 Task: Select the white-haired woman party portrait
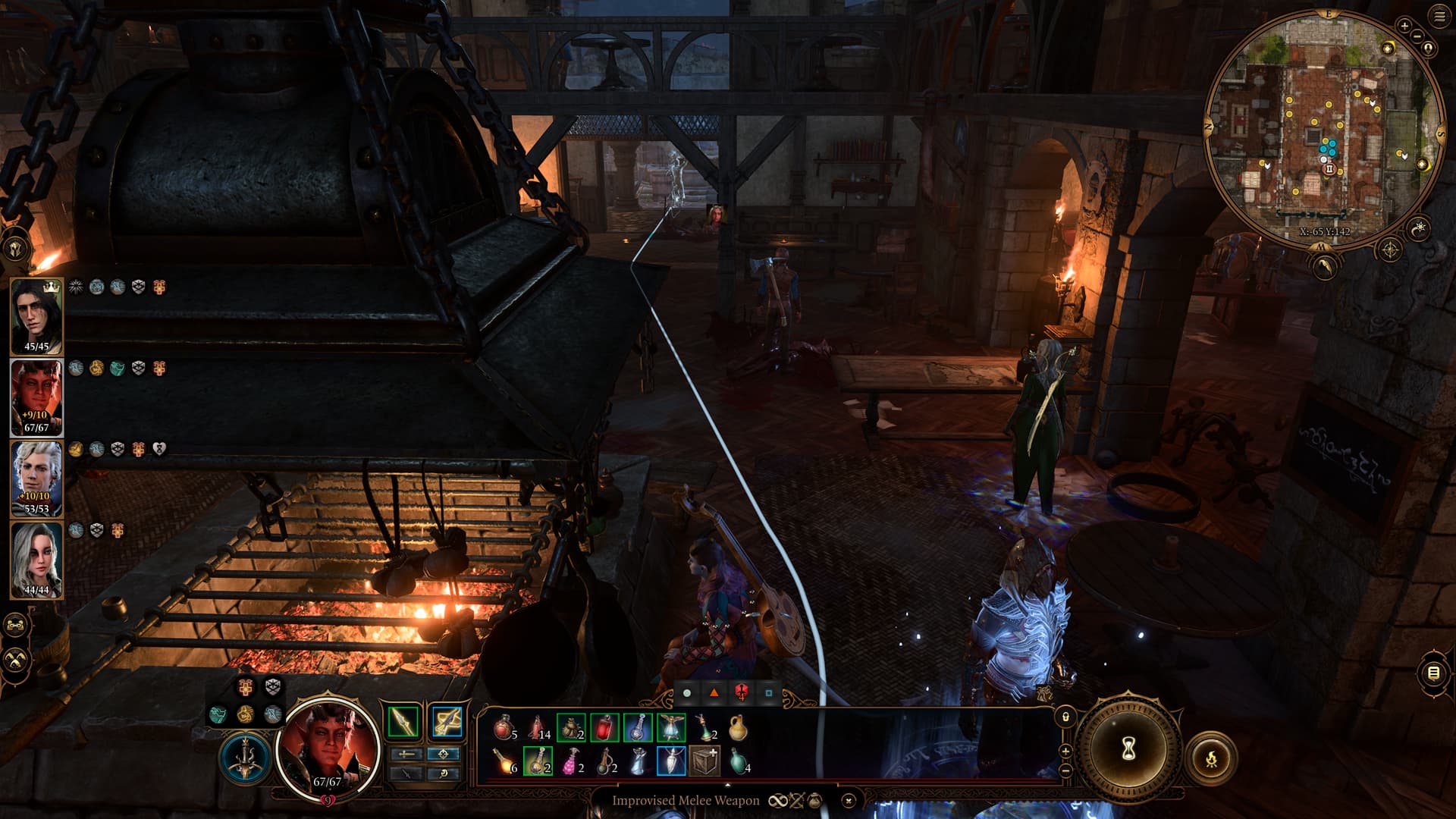coord(36,560)
